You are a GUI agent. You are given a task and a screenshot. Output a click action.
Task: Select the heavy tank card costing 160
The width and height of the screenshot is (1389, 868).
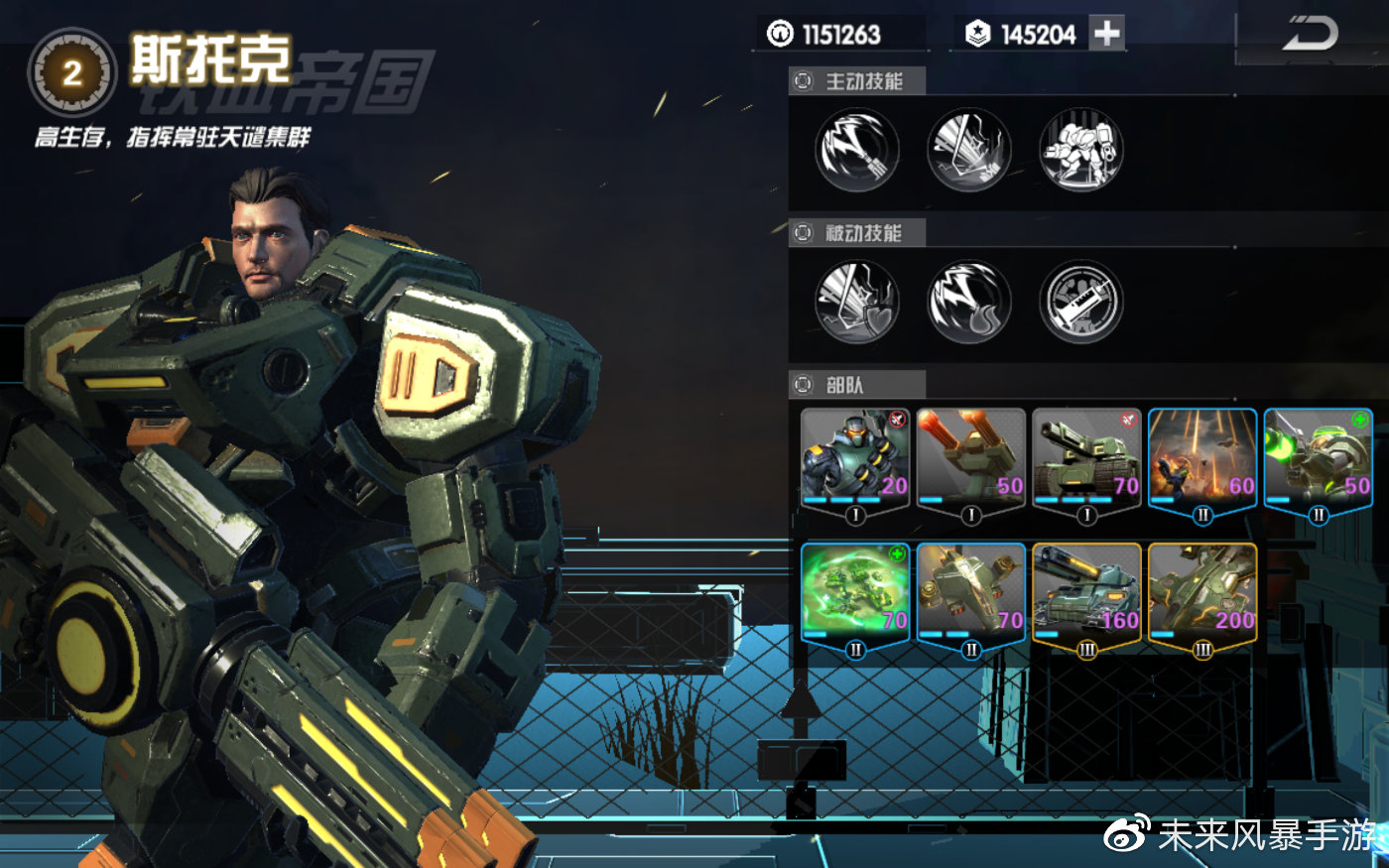pyautogui.click(x=1086, y=593)
